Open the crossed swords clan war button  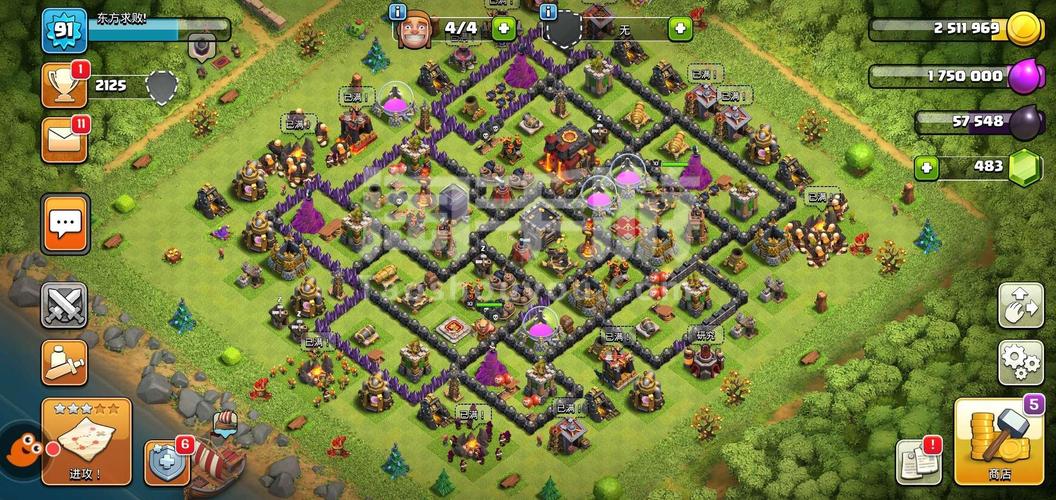coord(63,305)
